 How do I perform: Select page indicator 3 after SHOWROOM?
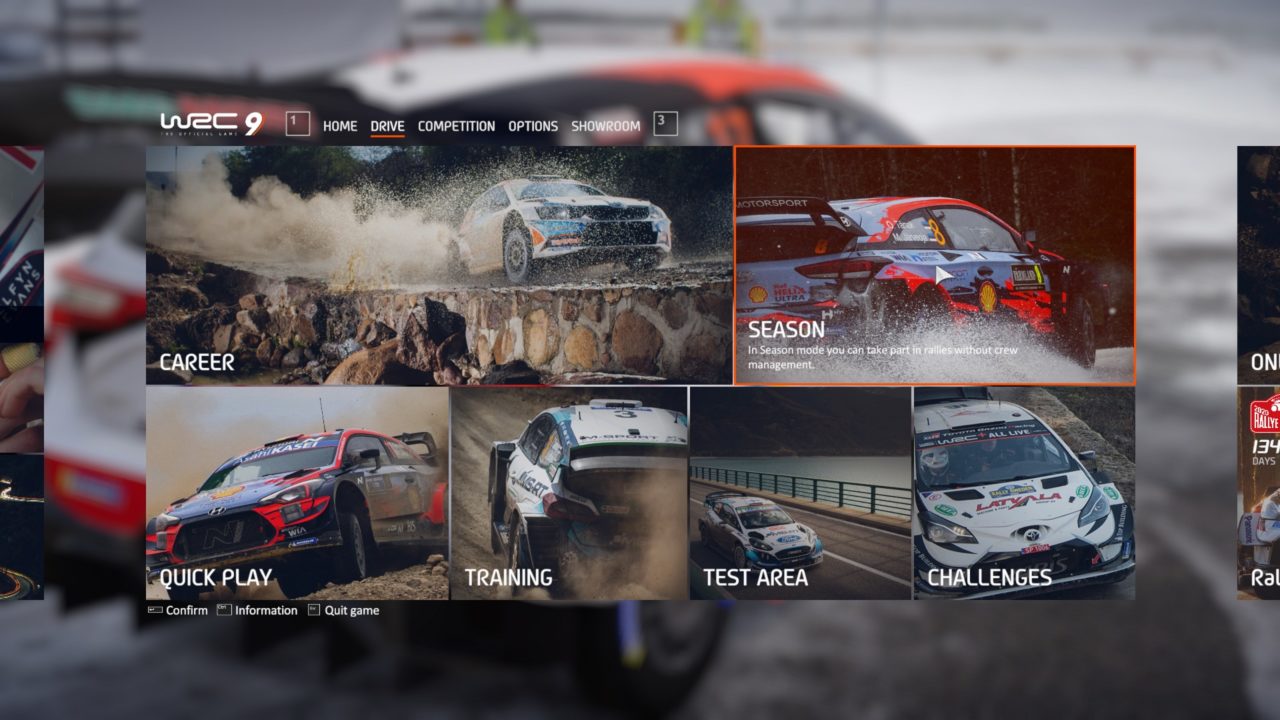(x=663, y=124)
